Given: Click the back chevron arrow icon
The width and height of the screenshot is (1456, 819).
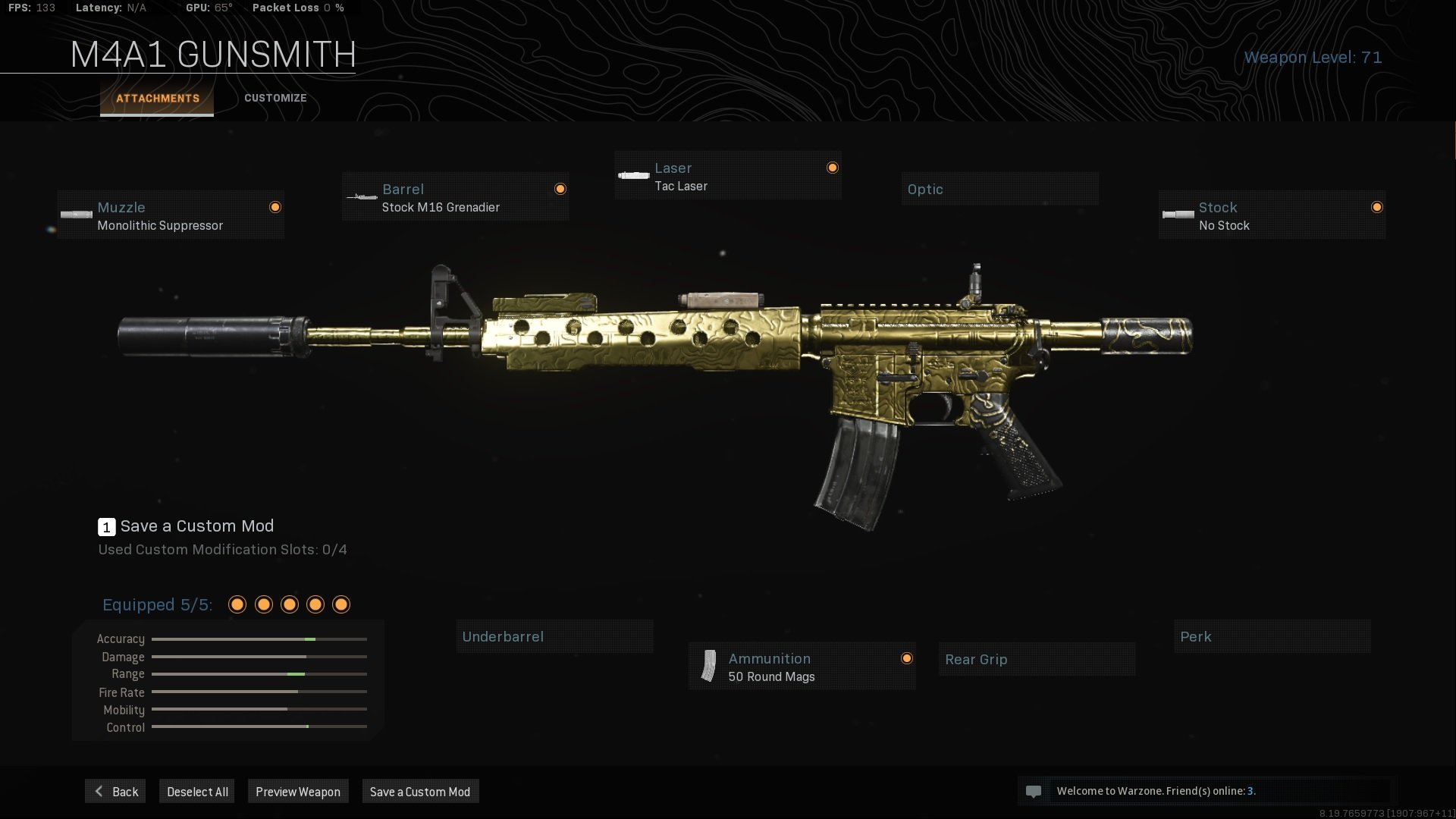Looking at the screenshot, I should [98, 791].
